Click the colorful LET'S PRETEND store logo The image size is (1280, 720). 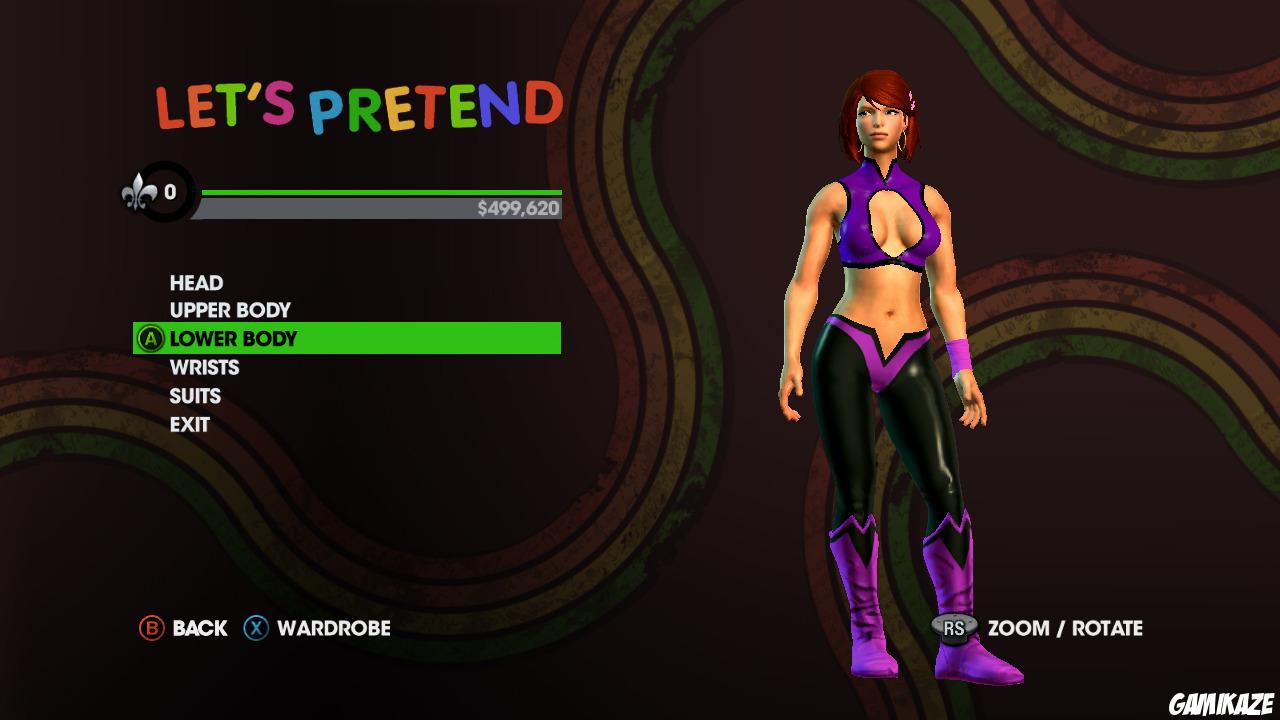coord(357,100)
